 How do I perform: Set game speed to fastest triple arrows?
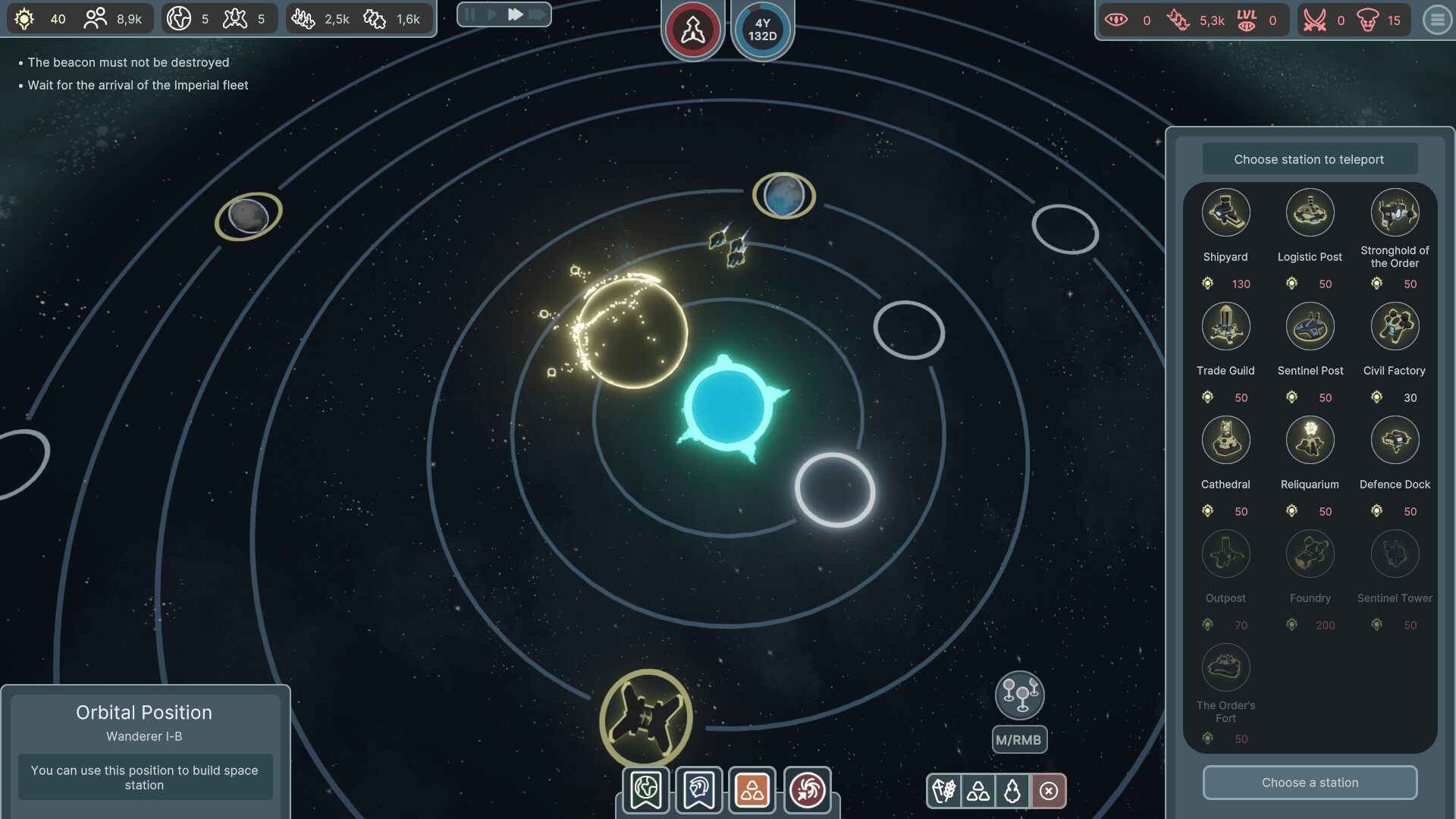coord(538,14)
